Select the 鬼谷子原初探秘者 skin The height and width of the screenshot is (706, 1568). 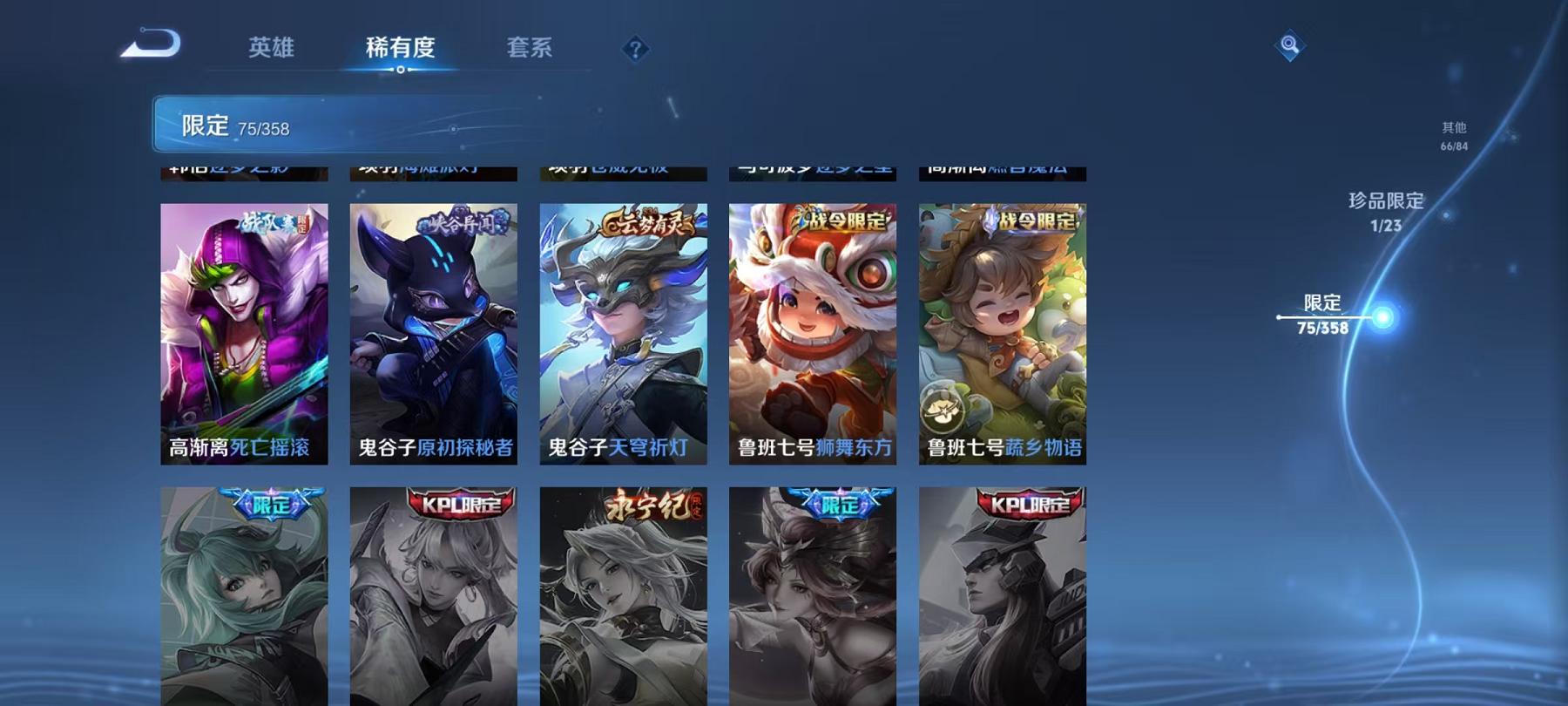pyautogui.click(x=434, y=331)
